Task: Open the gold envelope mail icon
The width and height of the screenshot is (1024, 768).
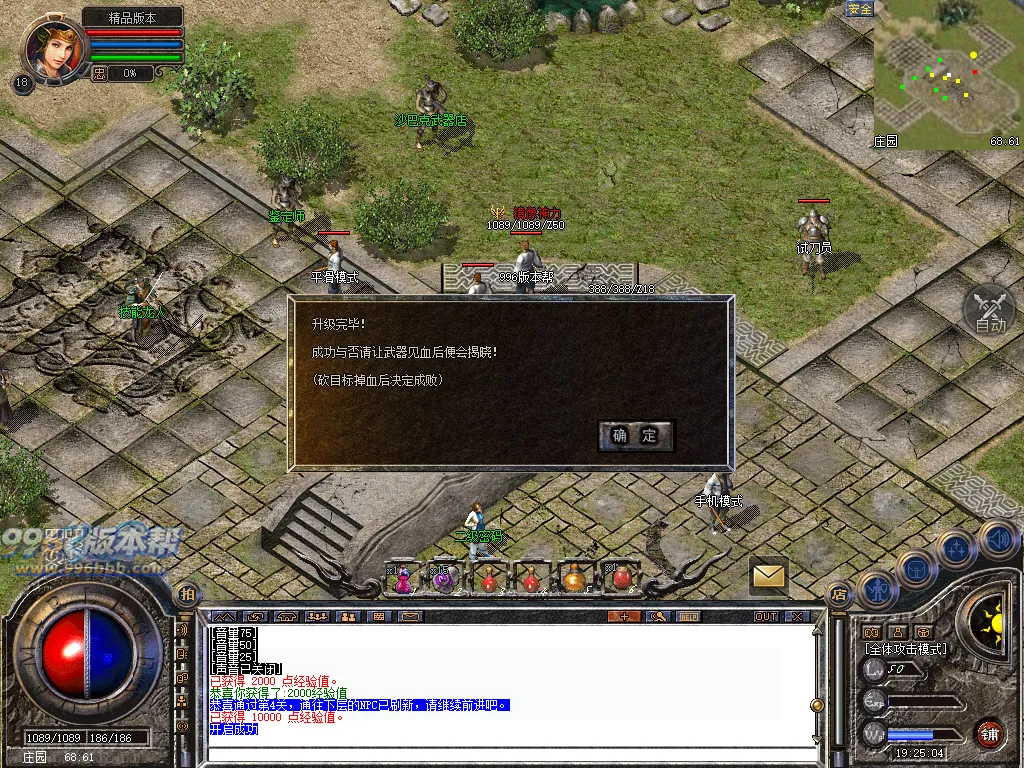Action: [x=768, y=575]
